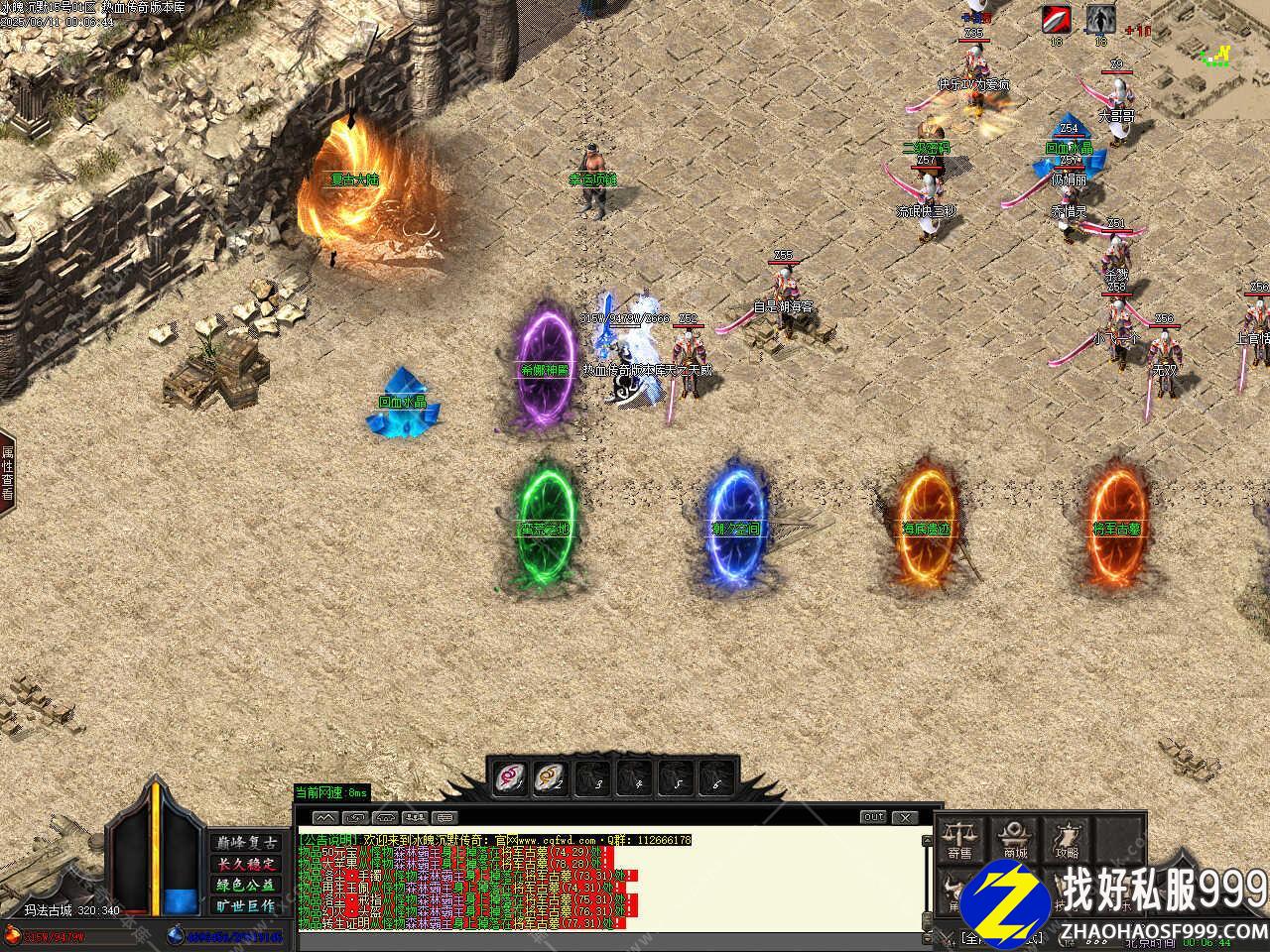Open the 商城 shop
The width and height of the screenshot is (1270, 952).
[1014, 838]
